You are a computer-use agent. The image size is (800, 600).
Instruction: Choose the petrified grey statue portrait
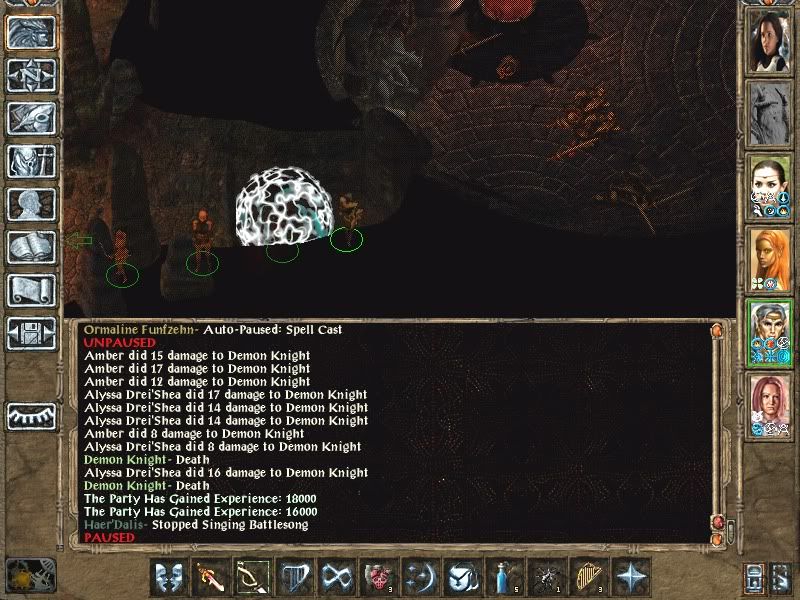pos(771,112)
